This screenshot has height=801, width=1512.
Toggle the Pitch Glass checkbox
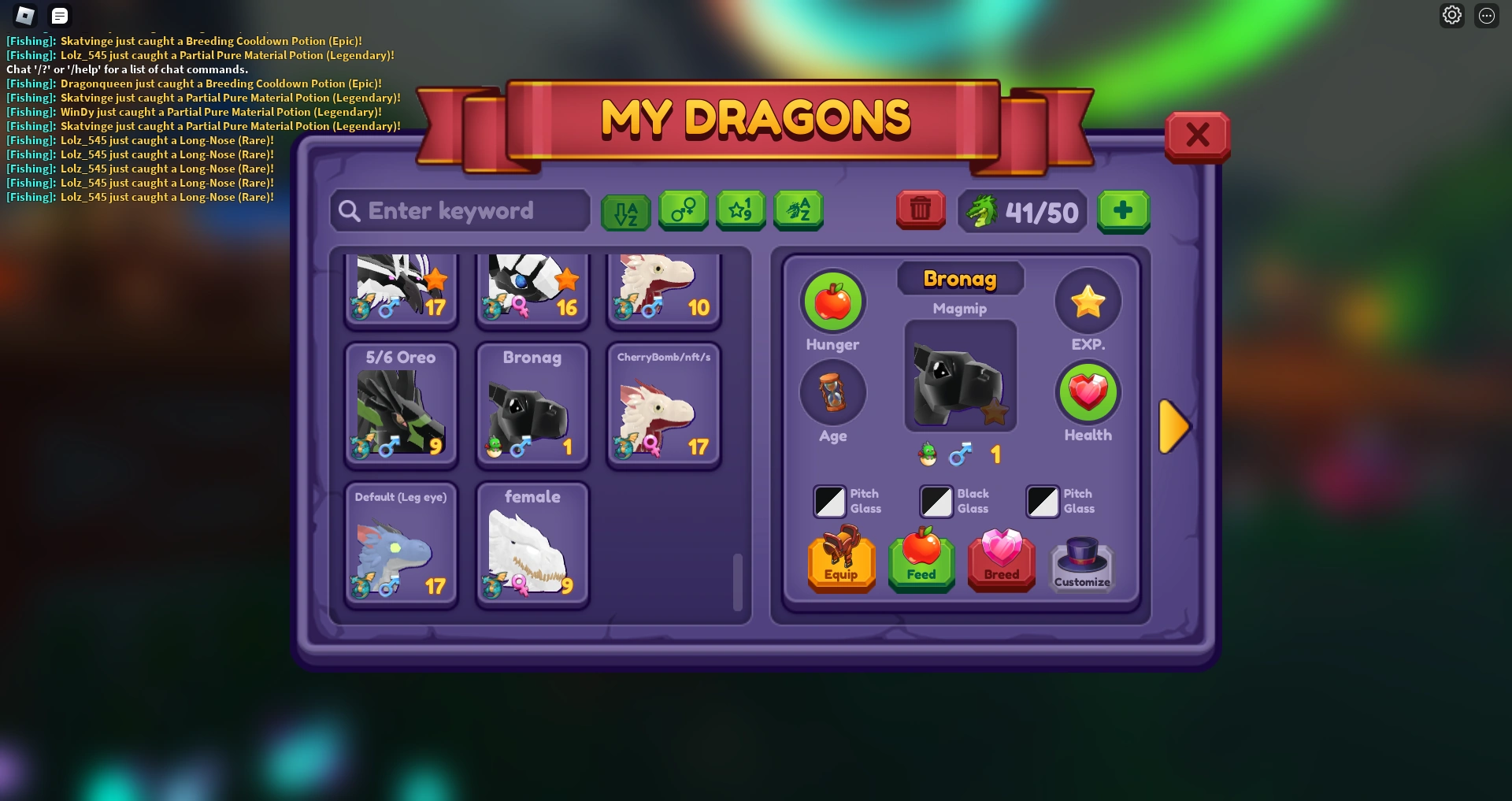pos(828,501)
